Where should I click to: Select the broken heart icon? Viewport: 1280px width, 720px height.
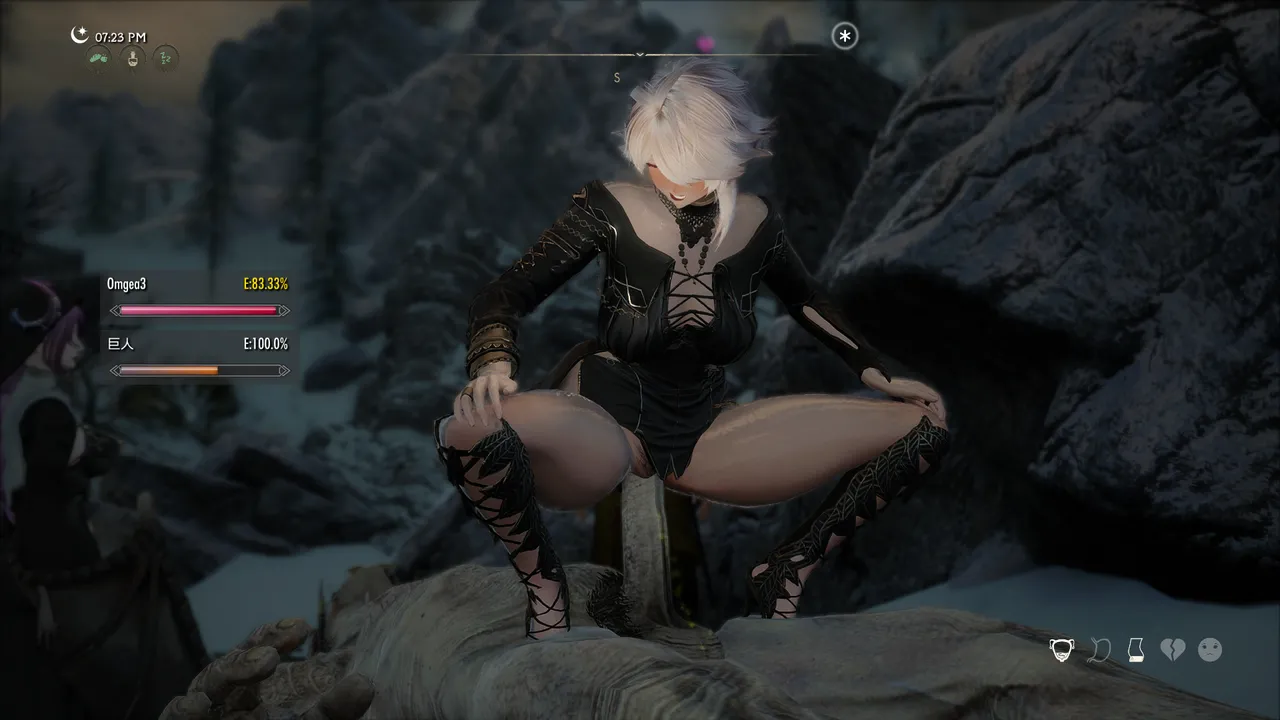(x=1172, y=650)
